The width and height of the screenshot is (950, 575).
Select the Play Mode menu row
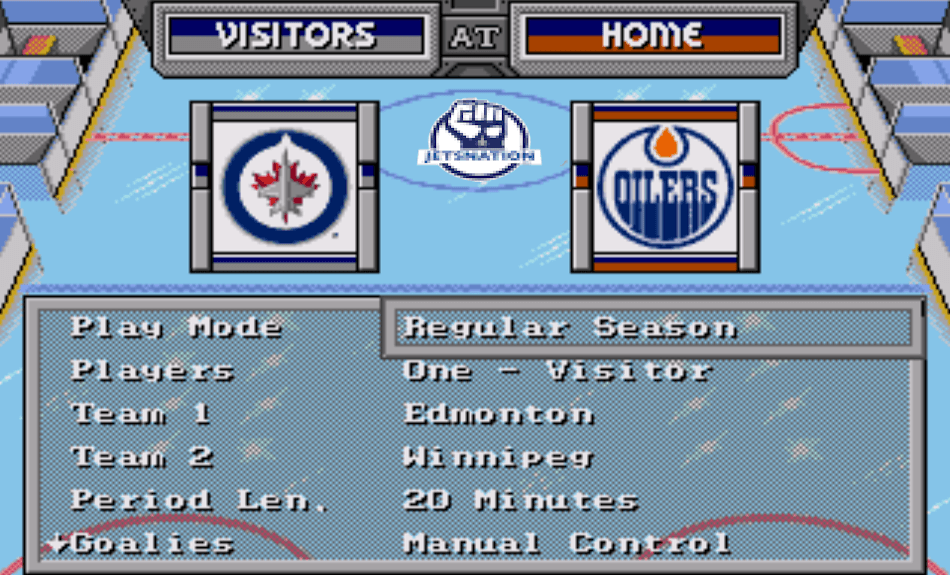tap(176, 327)
